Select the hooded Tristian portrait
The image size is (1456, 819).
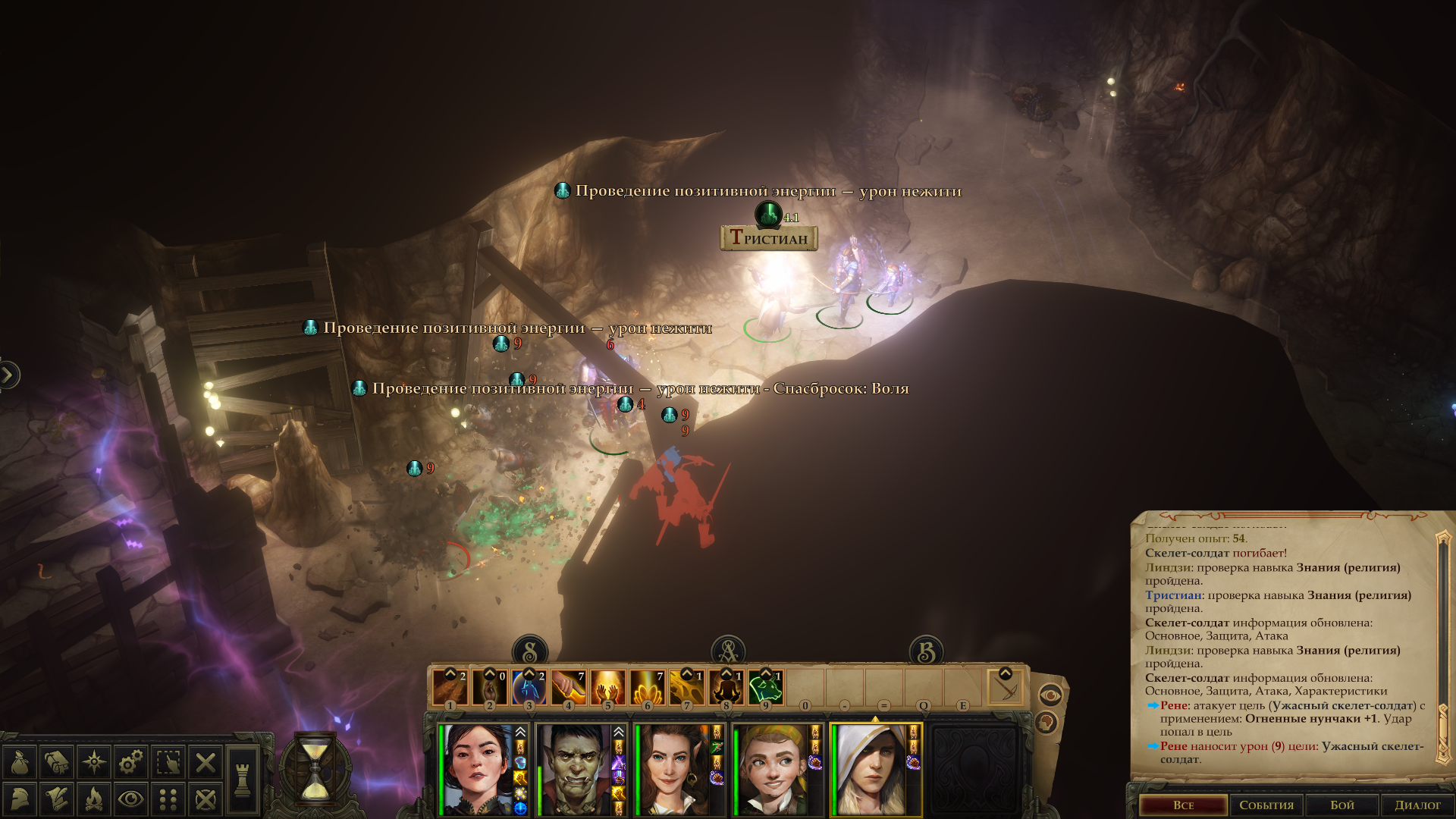871,770
